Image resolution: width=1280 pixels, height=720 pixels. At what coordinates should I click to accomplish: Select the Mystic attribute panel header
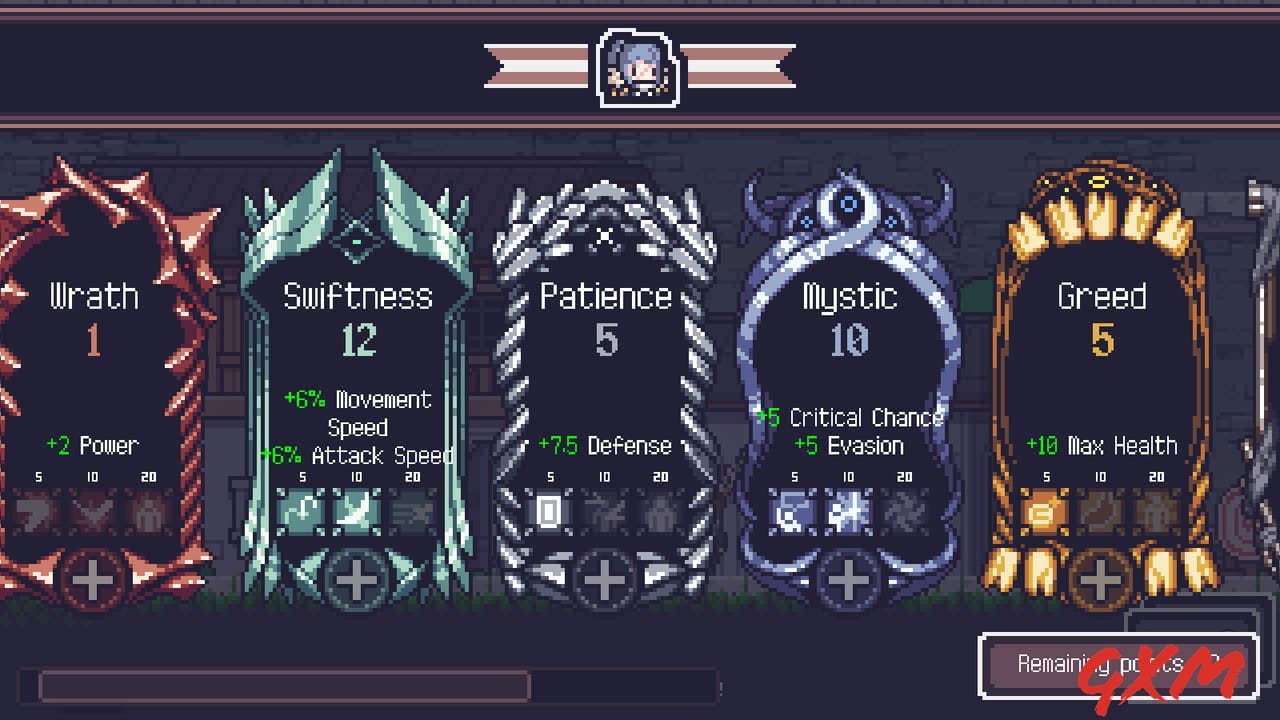pyautogui.click(x=849, y=296)
